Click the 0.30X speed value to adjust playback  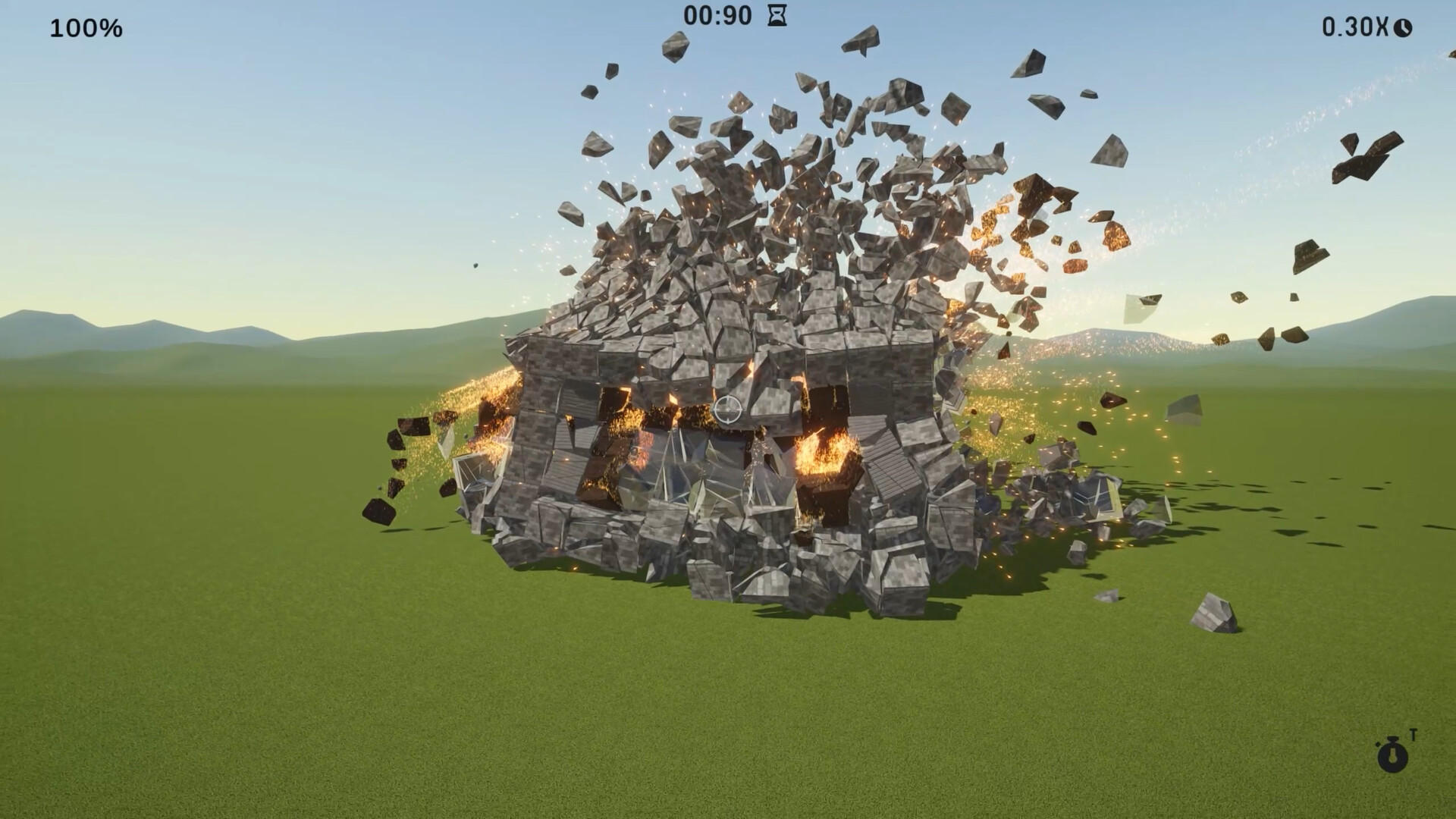1357,27
